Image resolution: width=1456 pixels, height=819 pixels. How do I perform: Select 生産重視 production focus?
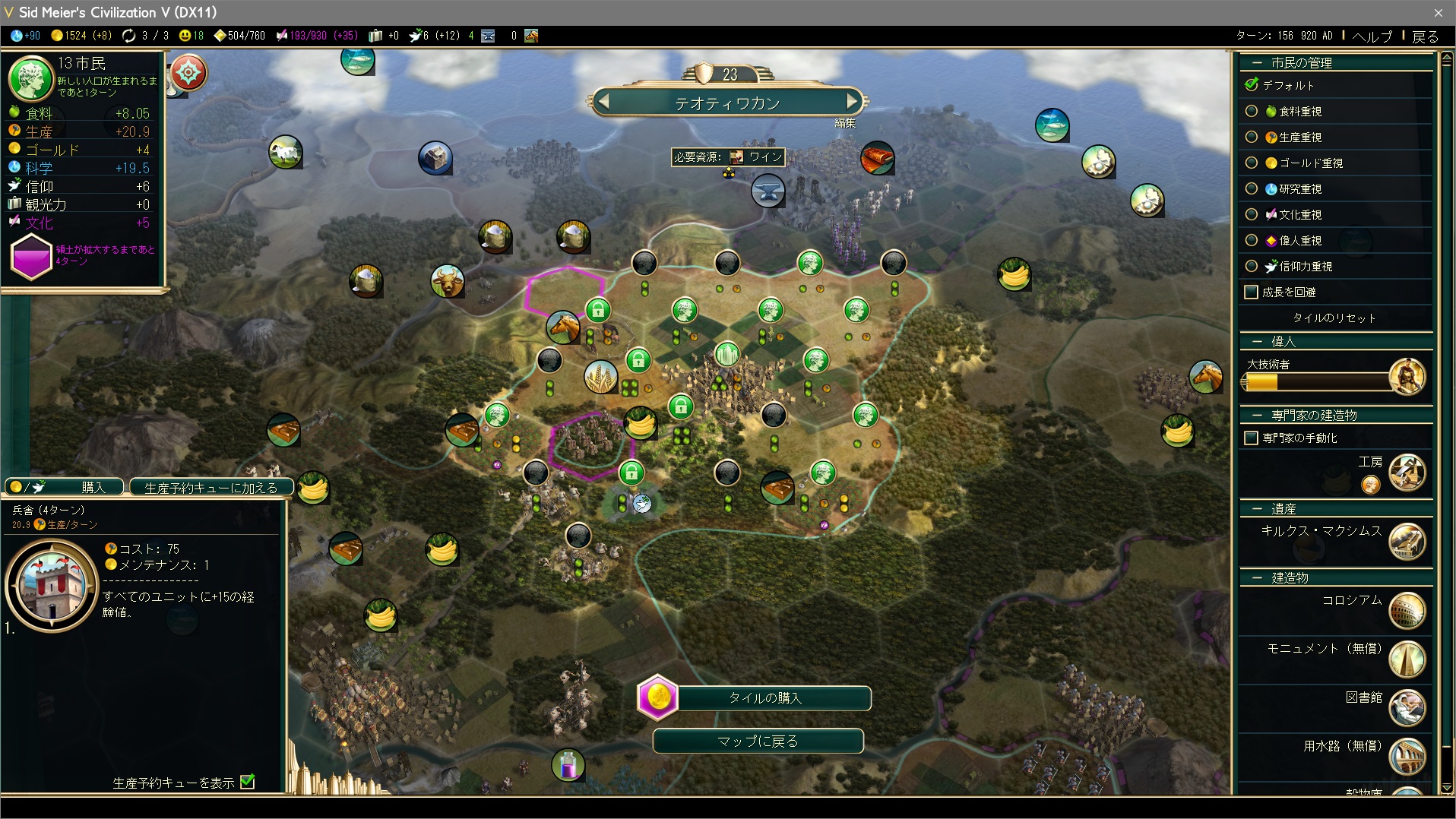pos(1252,137)
